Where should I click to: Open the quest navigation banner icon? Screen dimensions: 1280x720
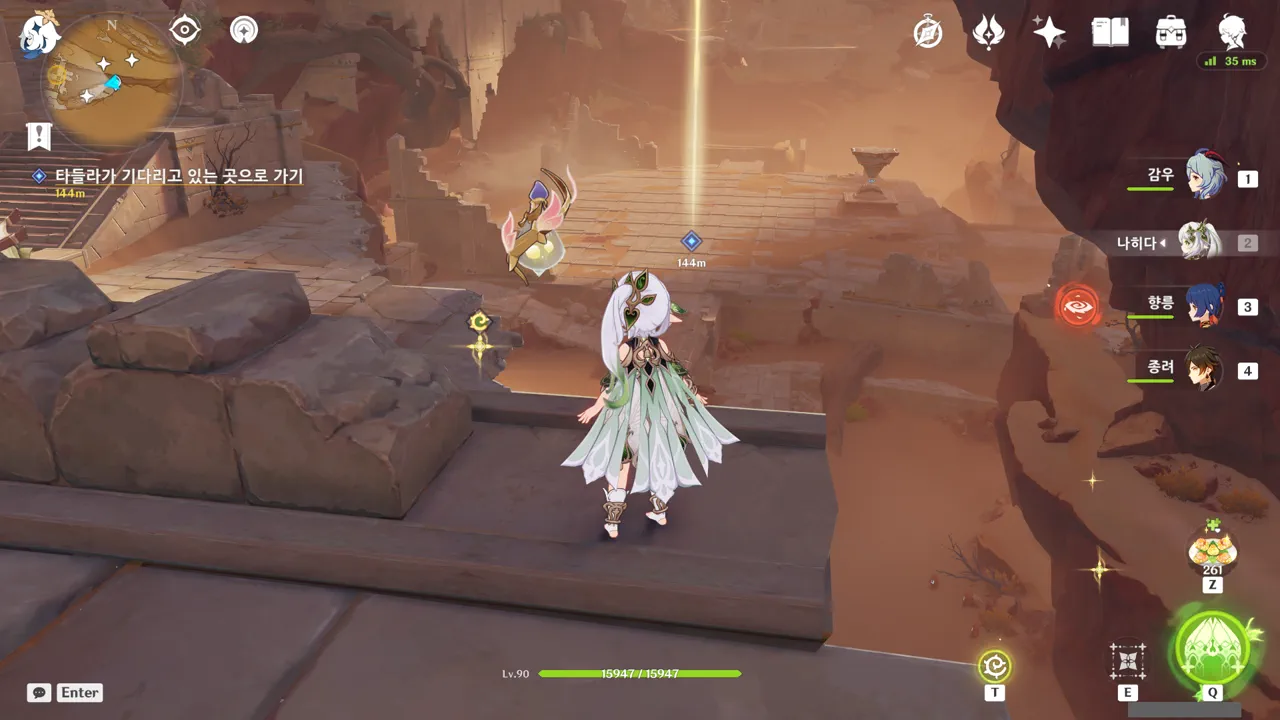click(x=39, y=136)
